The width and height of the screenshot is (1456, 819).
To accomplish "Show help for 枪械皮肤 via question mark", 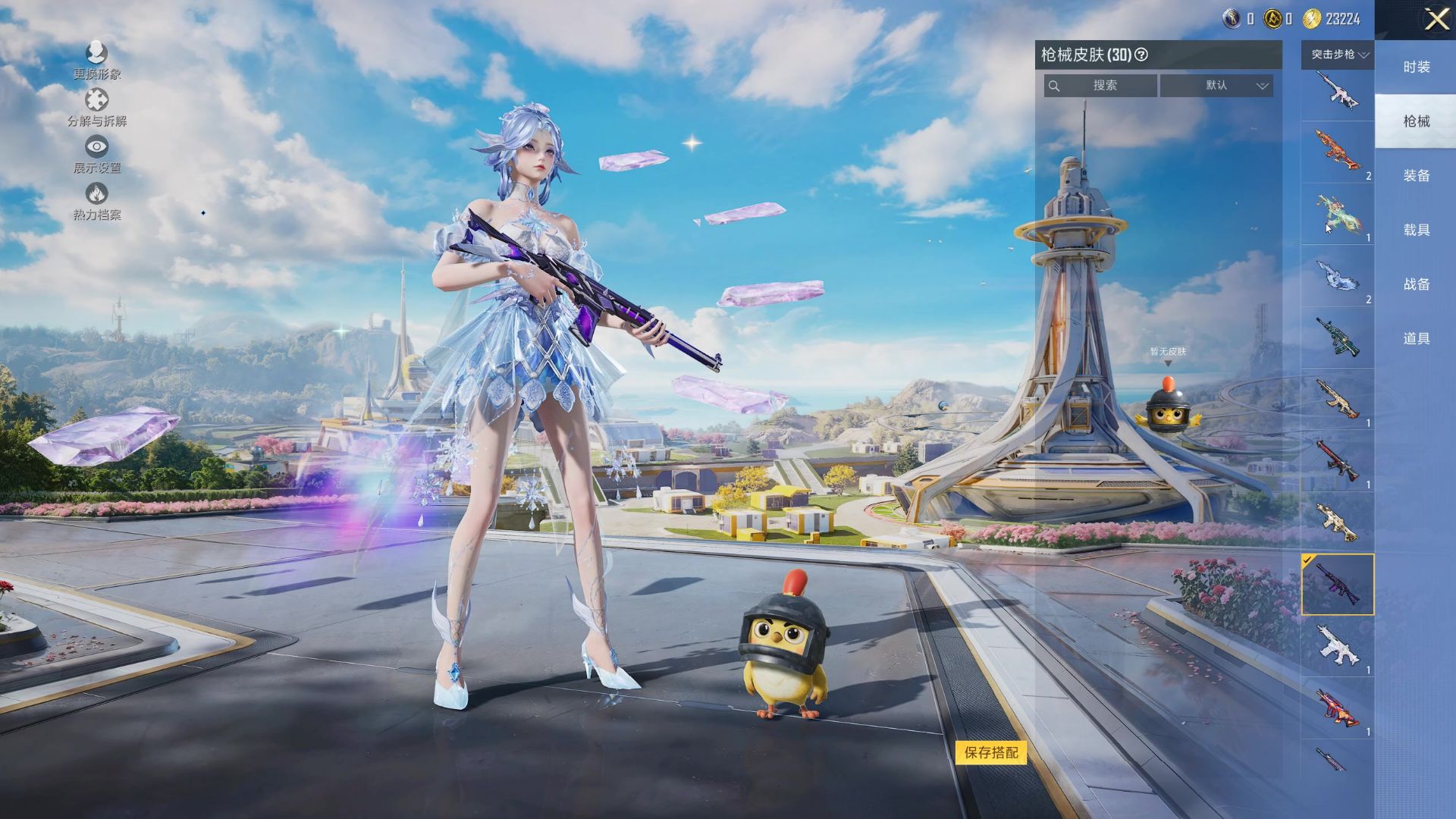I will pyautogui.click(x=1141, y=55).
